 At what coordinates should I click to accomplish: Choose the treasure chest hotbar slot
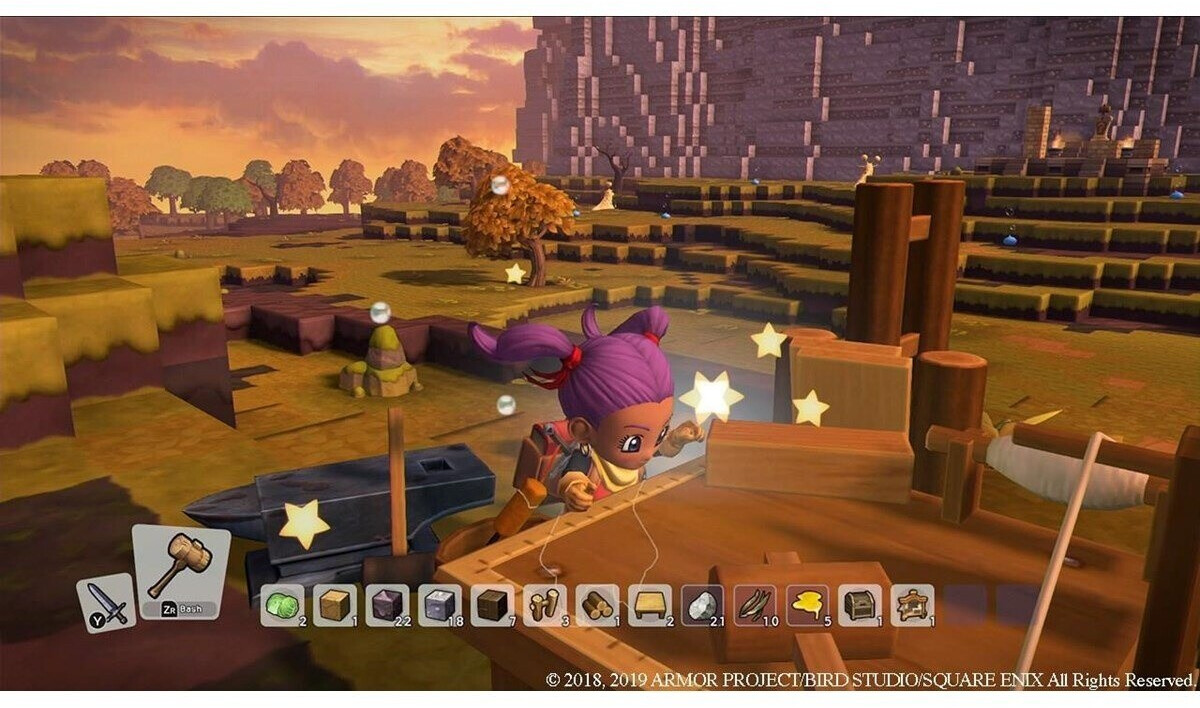pos(860,605)
